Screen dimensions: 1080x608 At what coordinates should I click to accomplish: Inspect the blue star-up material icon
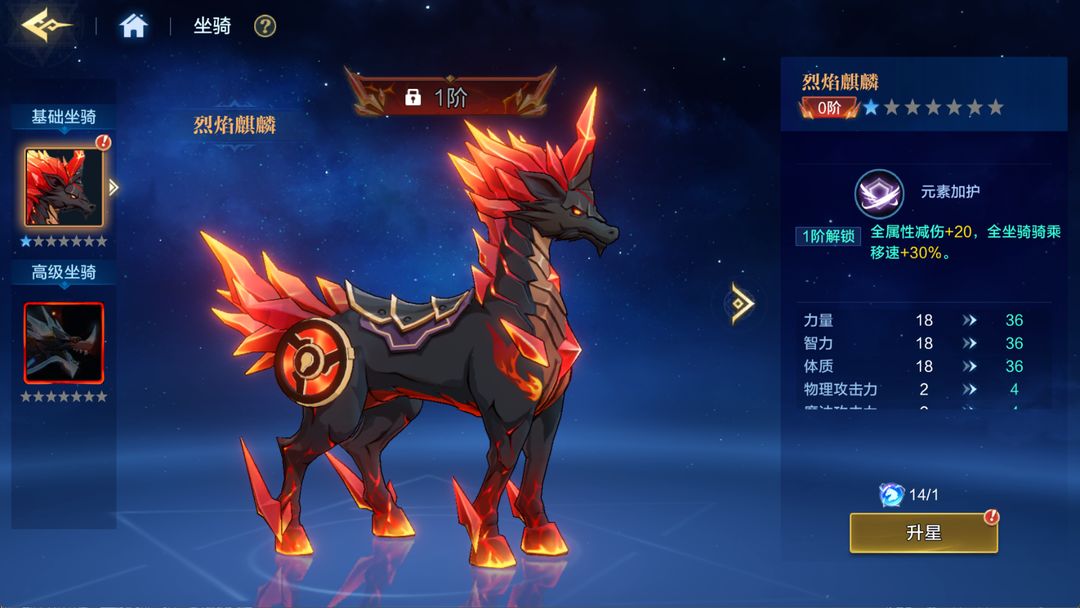coord(891,494)
